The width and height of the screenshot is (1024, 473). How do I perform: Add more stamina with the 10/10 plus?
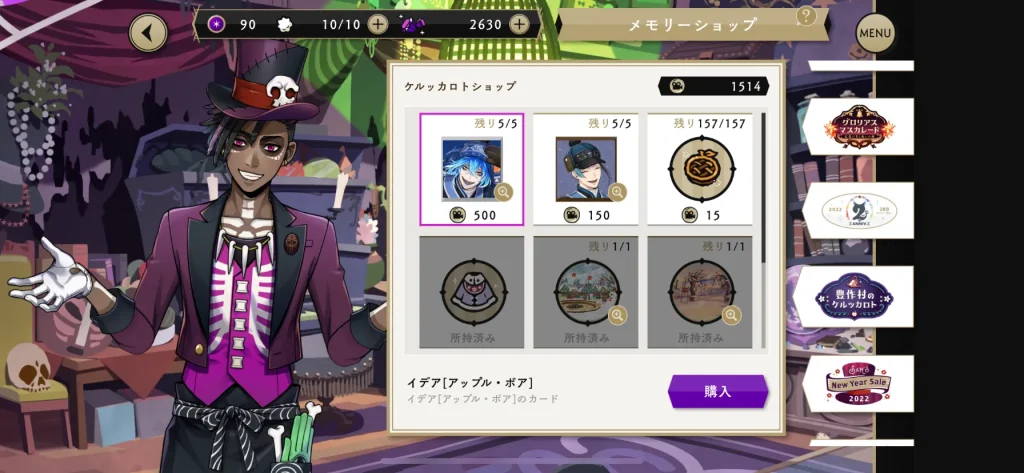(377, 24)
